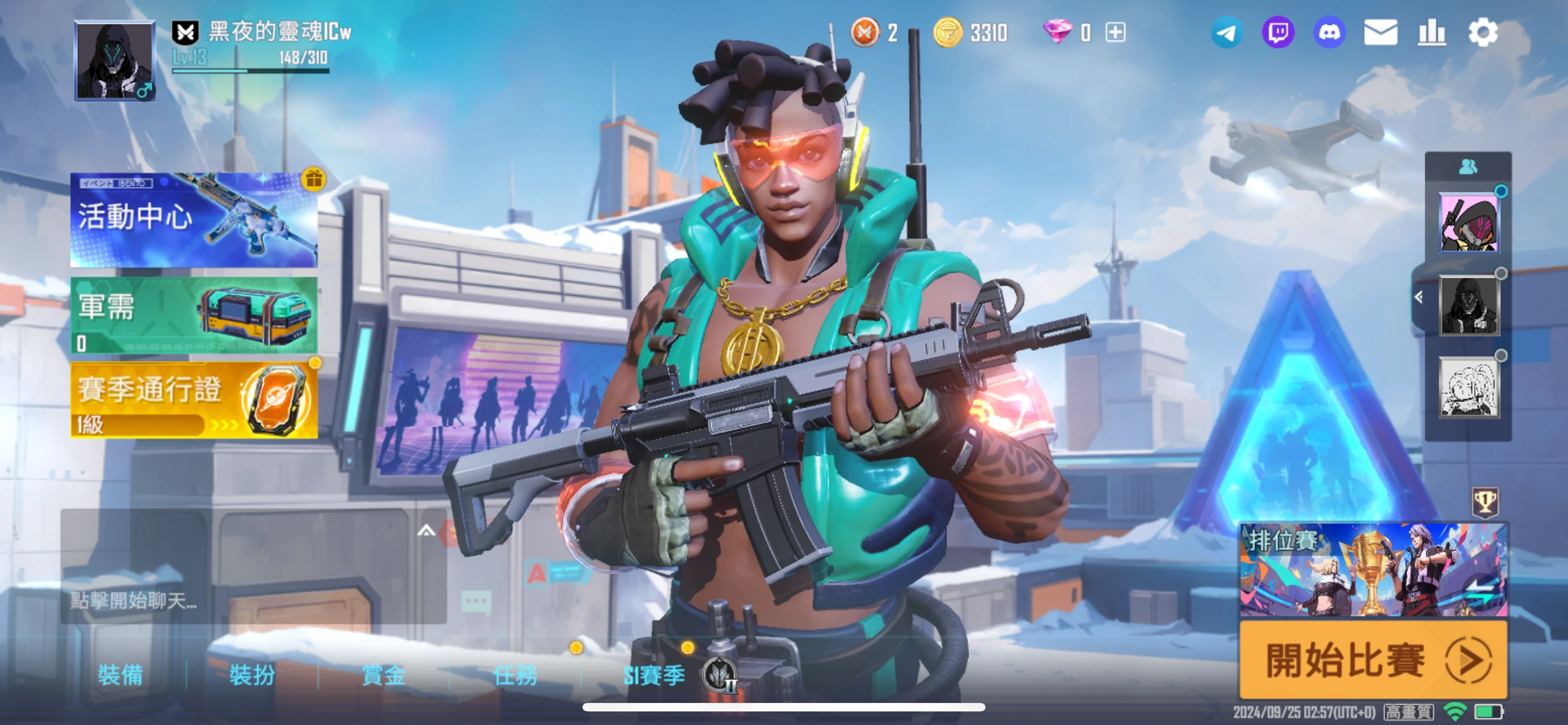Open the player profile avatar
The width and height of the screenshot is (1568, 725).
click(115, 60)
